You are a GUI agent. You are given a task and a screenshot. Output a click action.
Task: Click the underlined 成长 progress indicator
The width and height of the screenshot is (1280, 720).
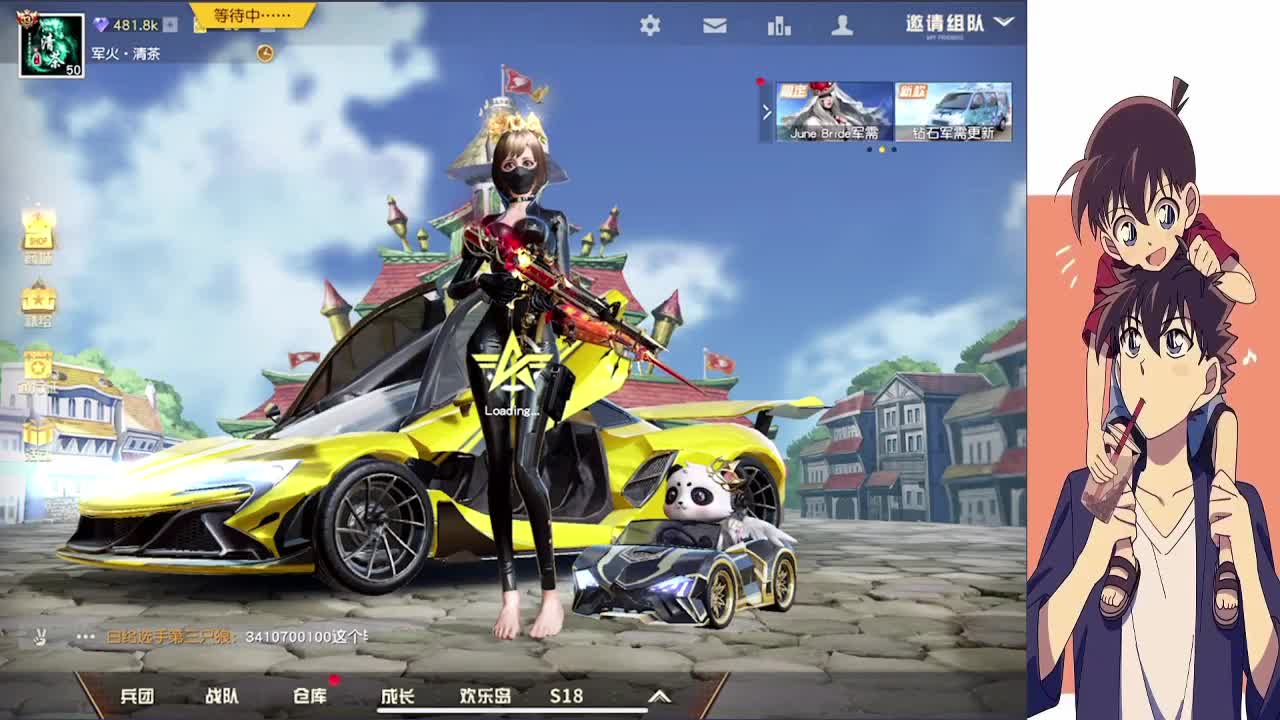pos(399,697)
